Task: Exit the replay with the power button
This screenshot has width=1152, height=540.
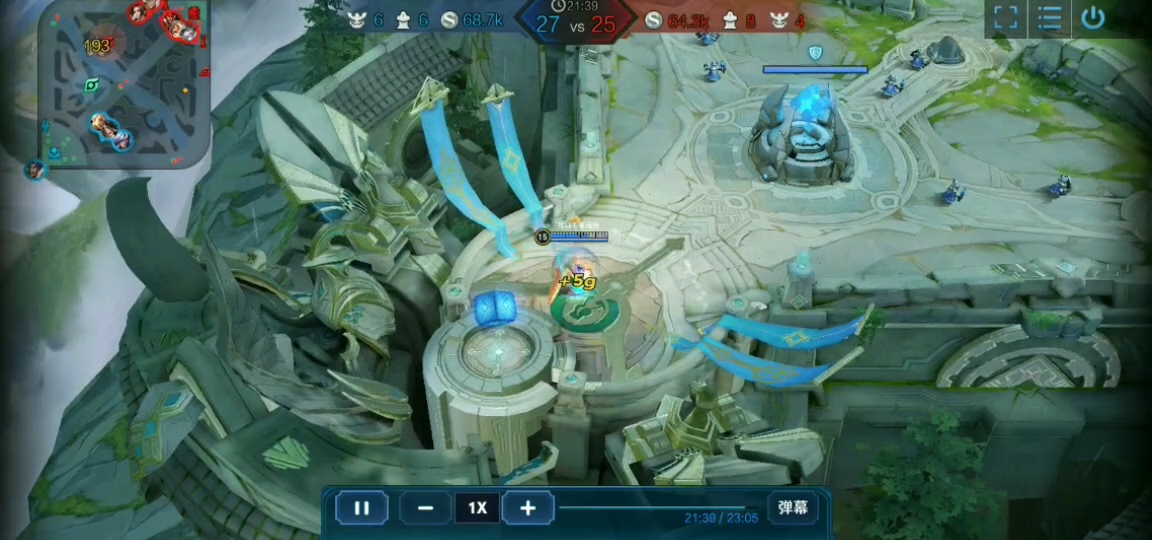Action: (x=1093, y=18)
